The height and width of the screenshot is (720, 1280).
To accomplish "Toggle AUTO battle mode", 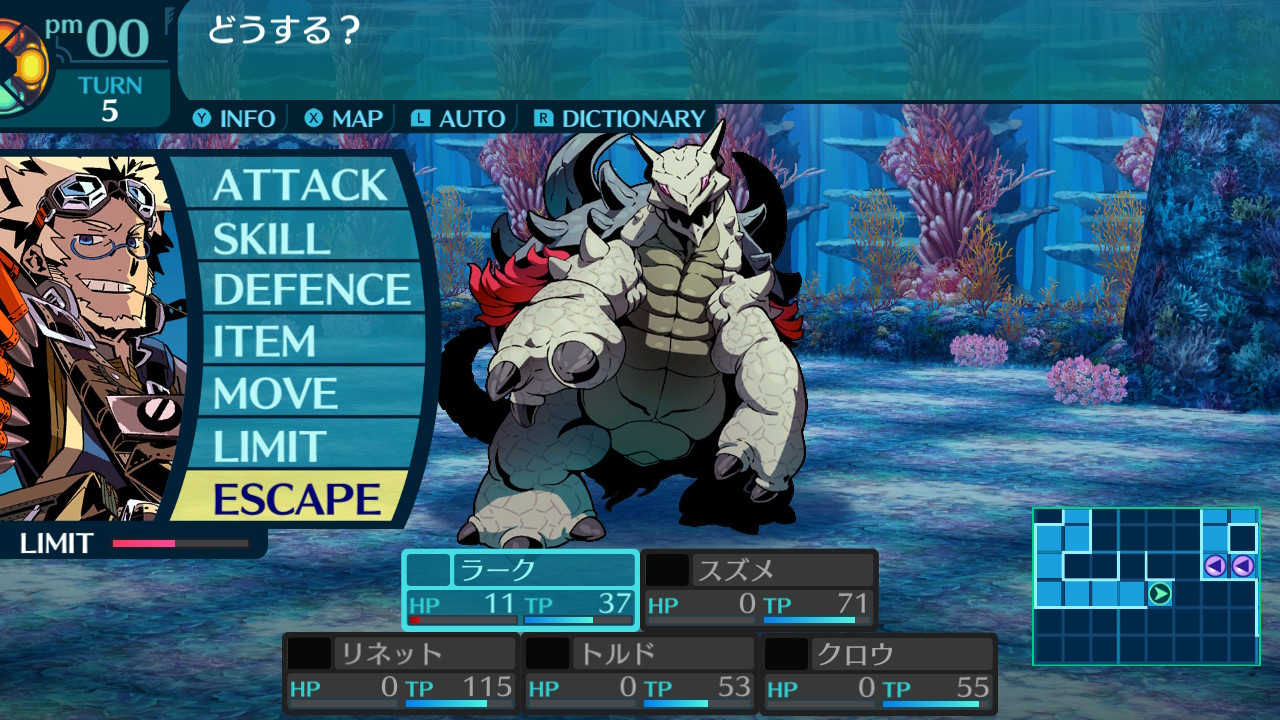I will pos(459,118).
